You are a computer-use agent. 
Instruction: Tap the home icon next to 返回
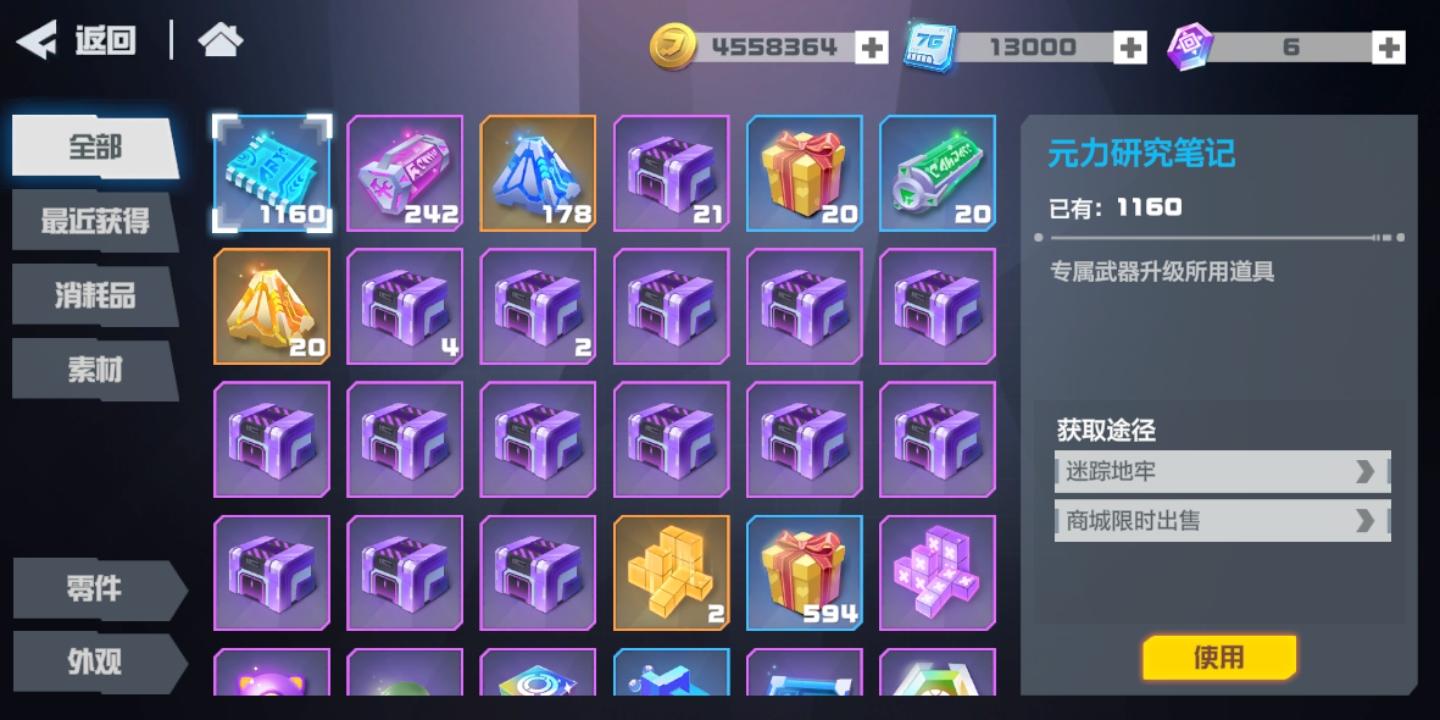pos(219,39)
